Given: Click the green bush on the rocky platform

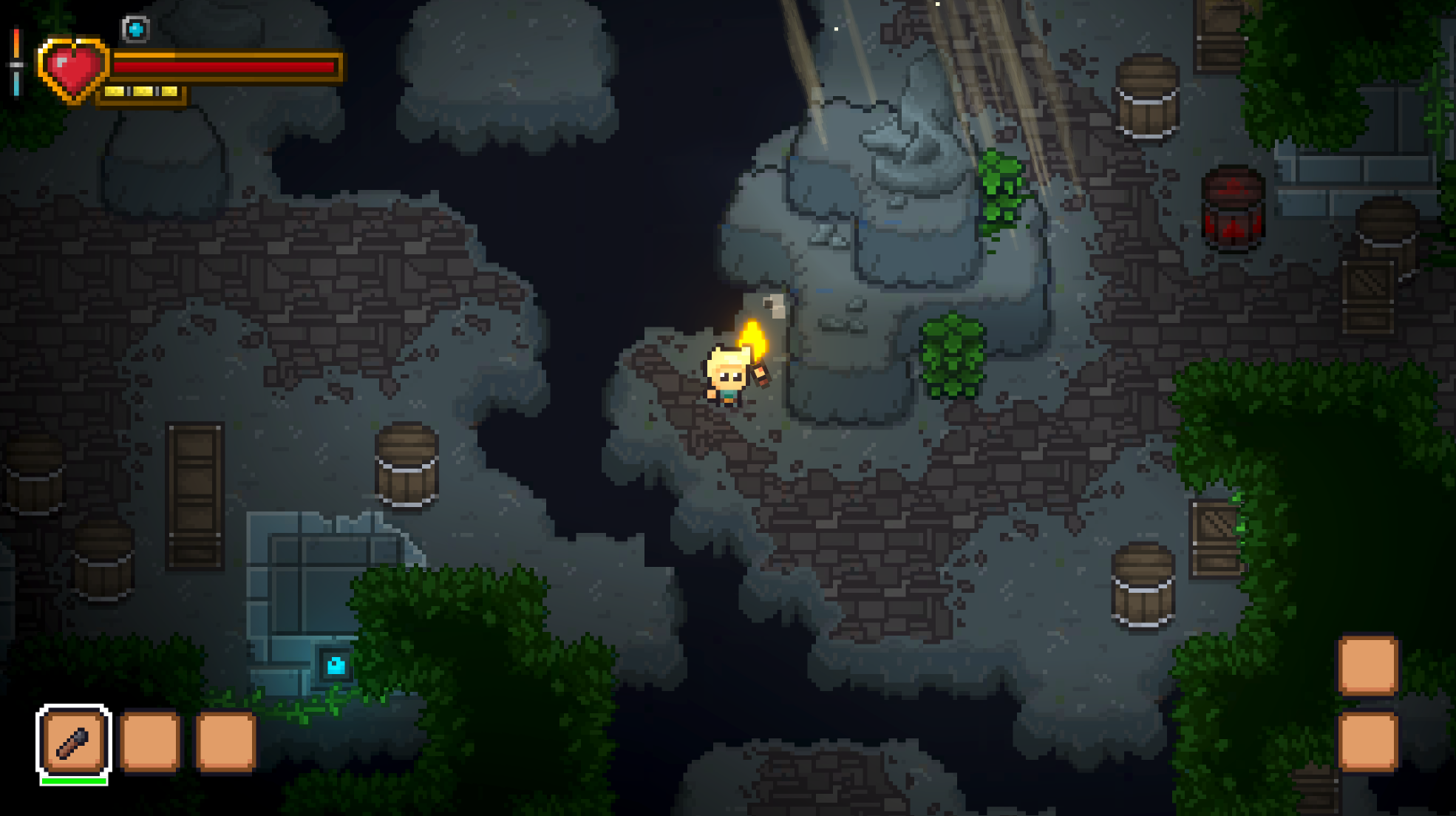Looking at the screenshot, I should pos(953,355).
